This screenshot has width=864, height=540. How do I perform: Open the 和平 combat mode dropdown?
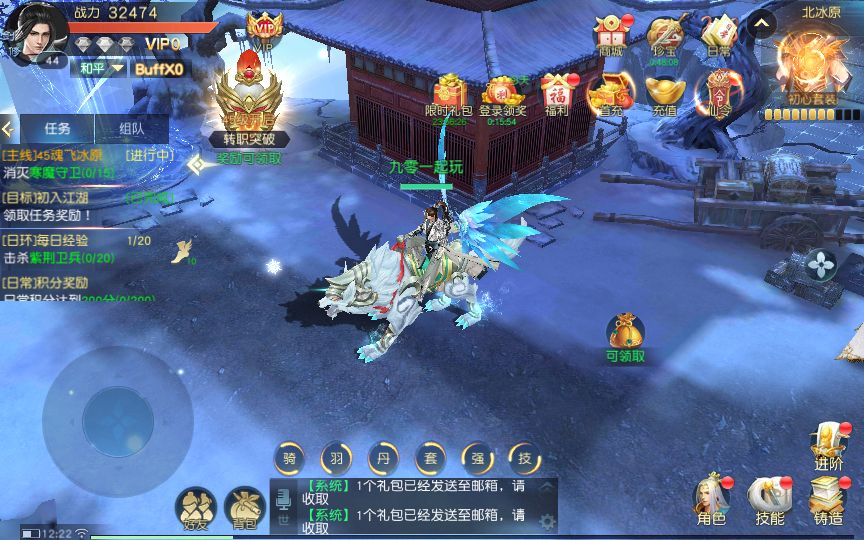pos(101,69)
